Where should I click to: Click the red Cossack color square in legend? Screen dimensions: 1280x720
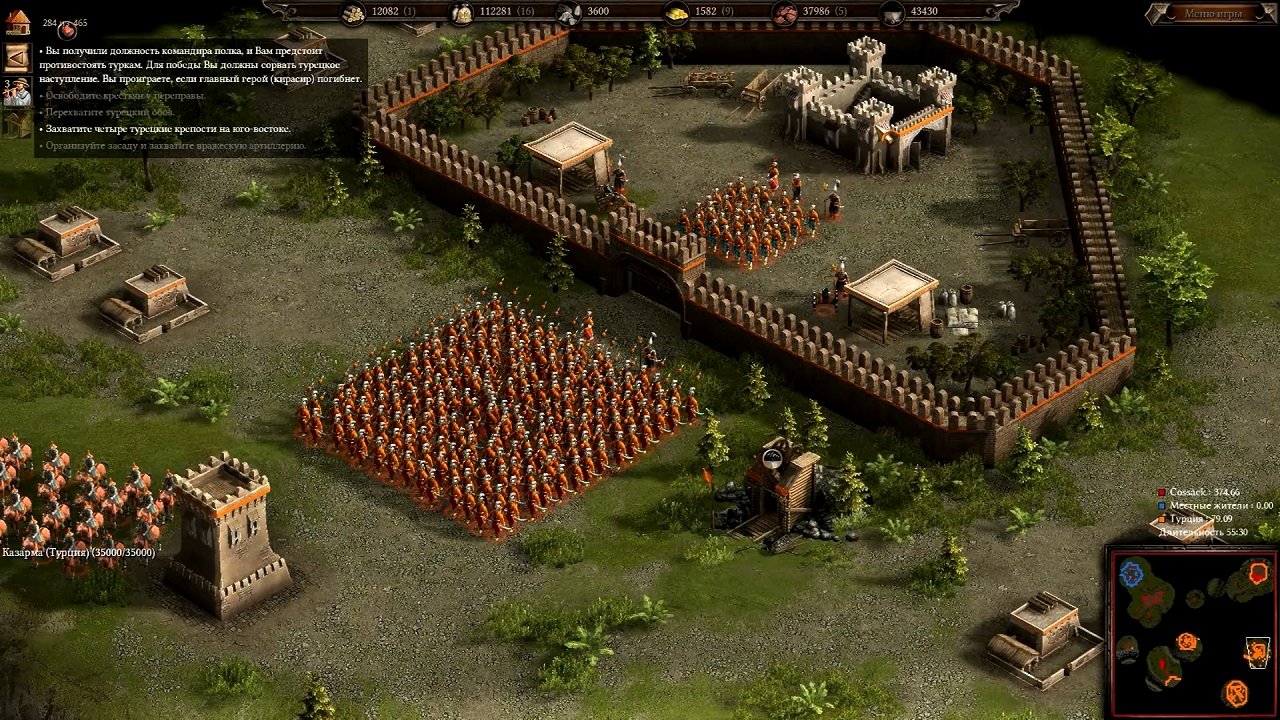(x=1161, y=492)
